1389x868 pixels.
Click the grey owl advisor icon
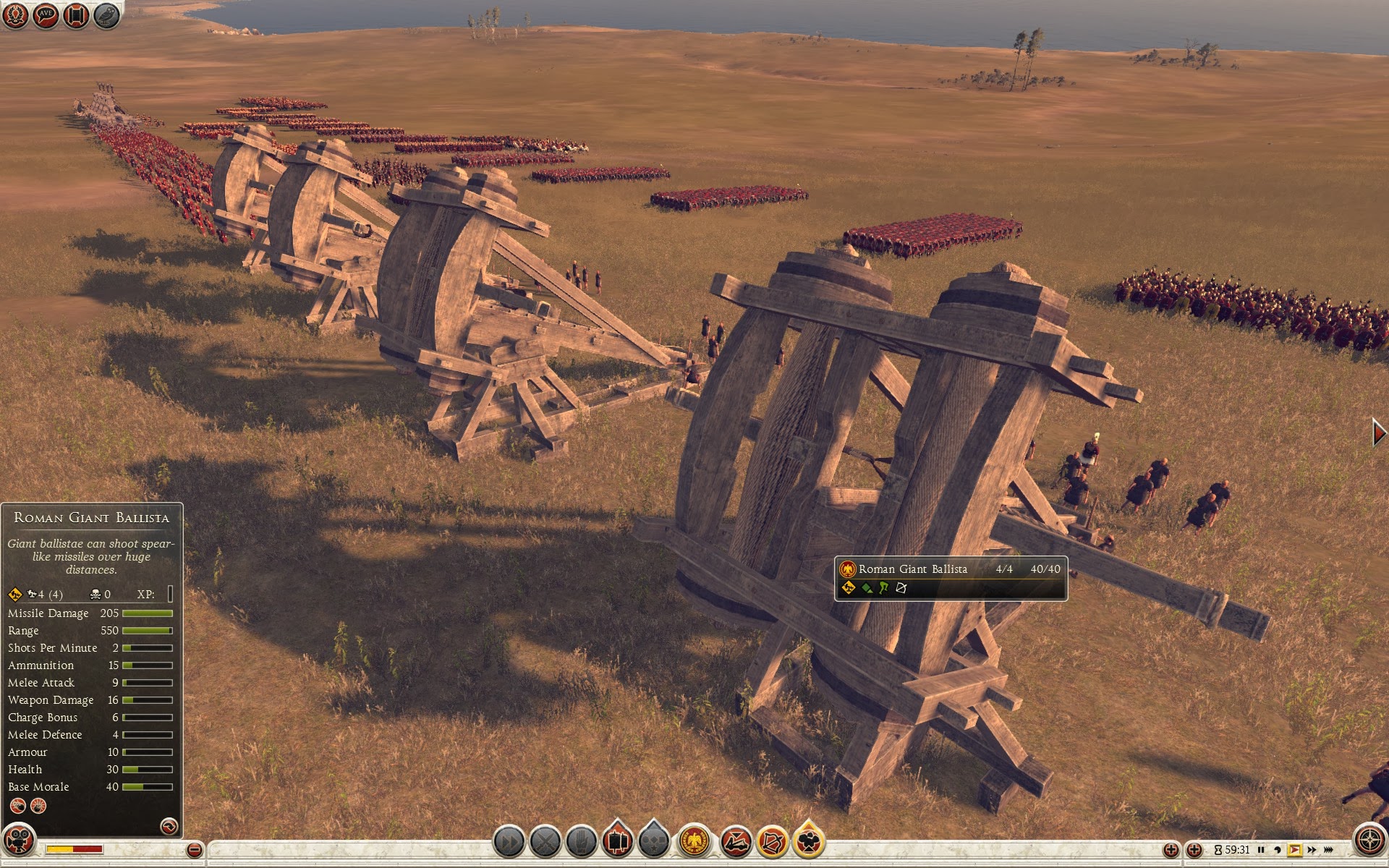click(x=106, y=15)
